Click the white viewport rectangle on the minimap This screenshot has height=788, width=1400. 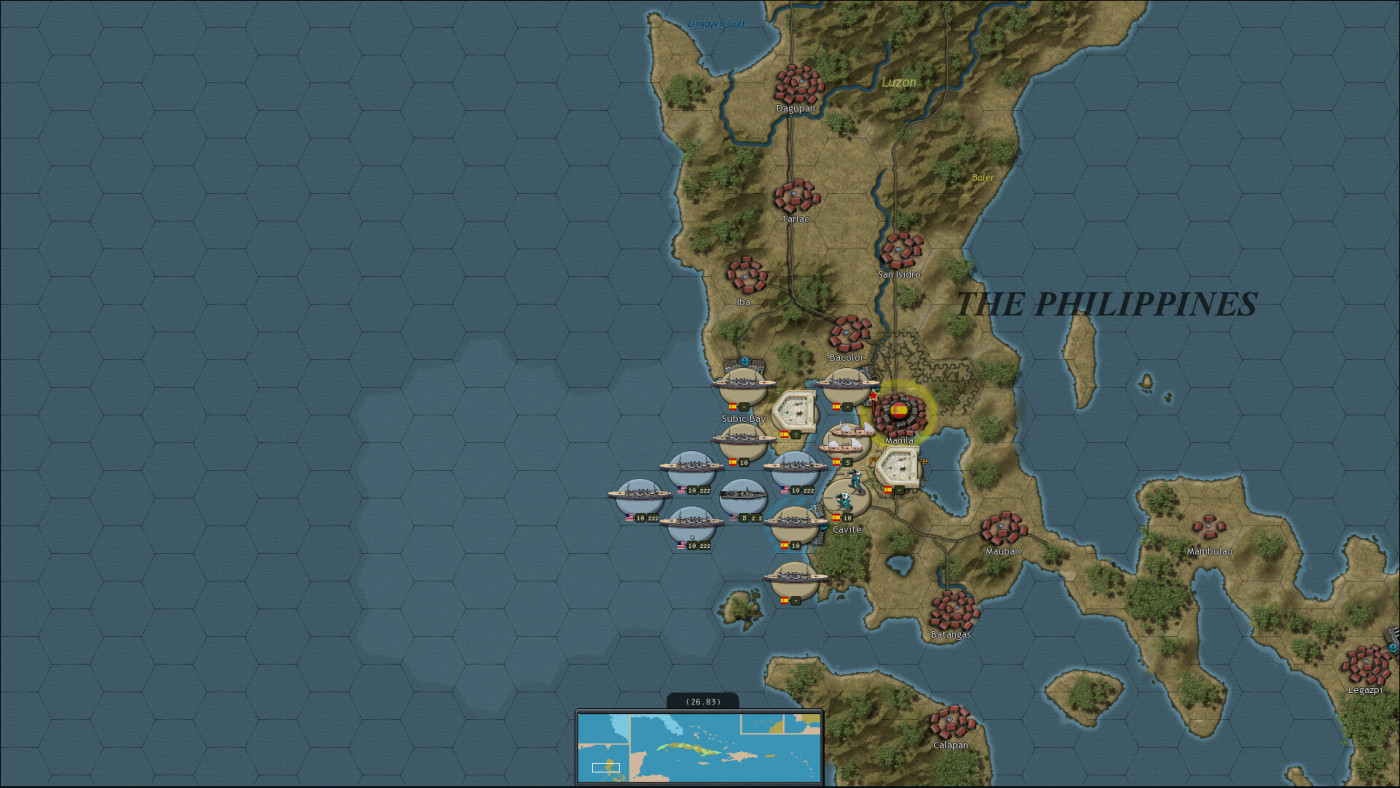point(605,767)
